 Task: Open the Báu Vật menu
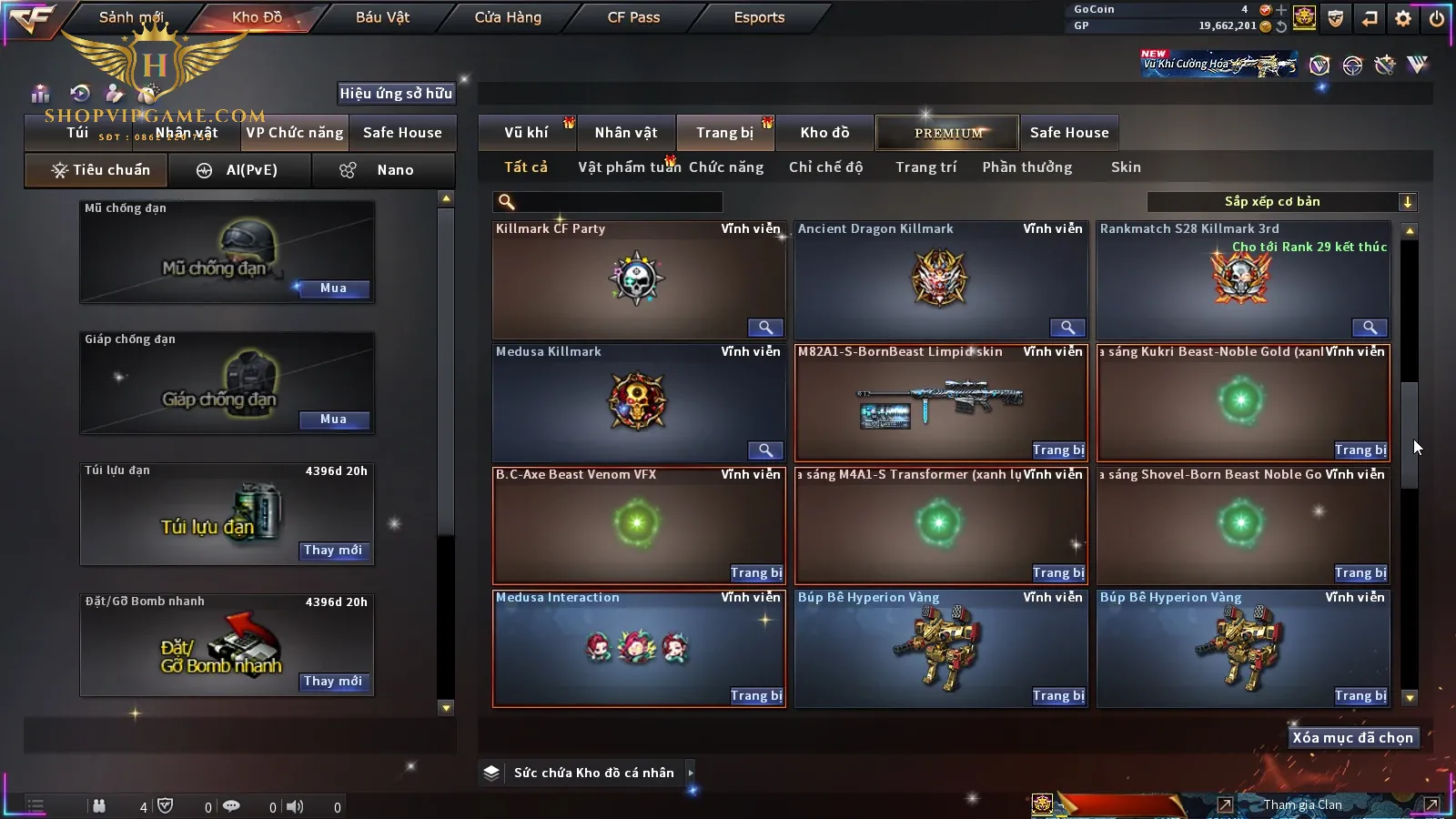382,17
